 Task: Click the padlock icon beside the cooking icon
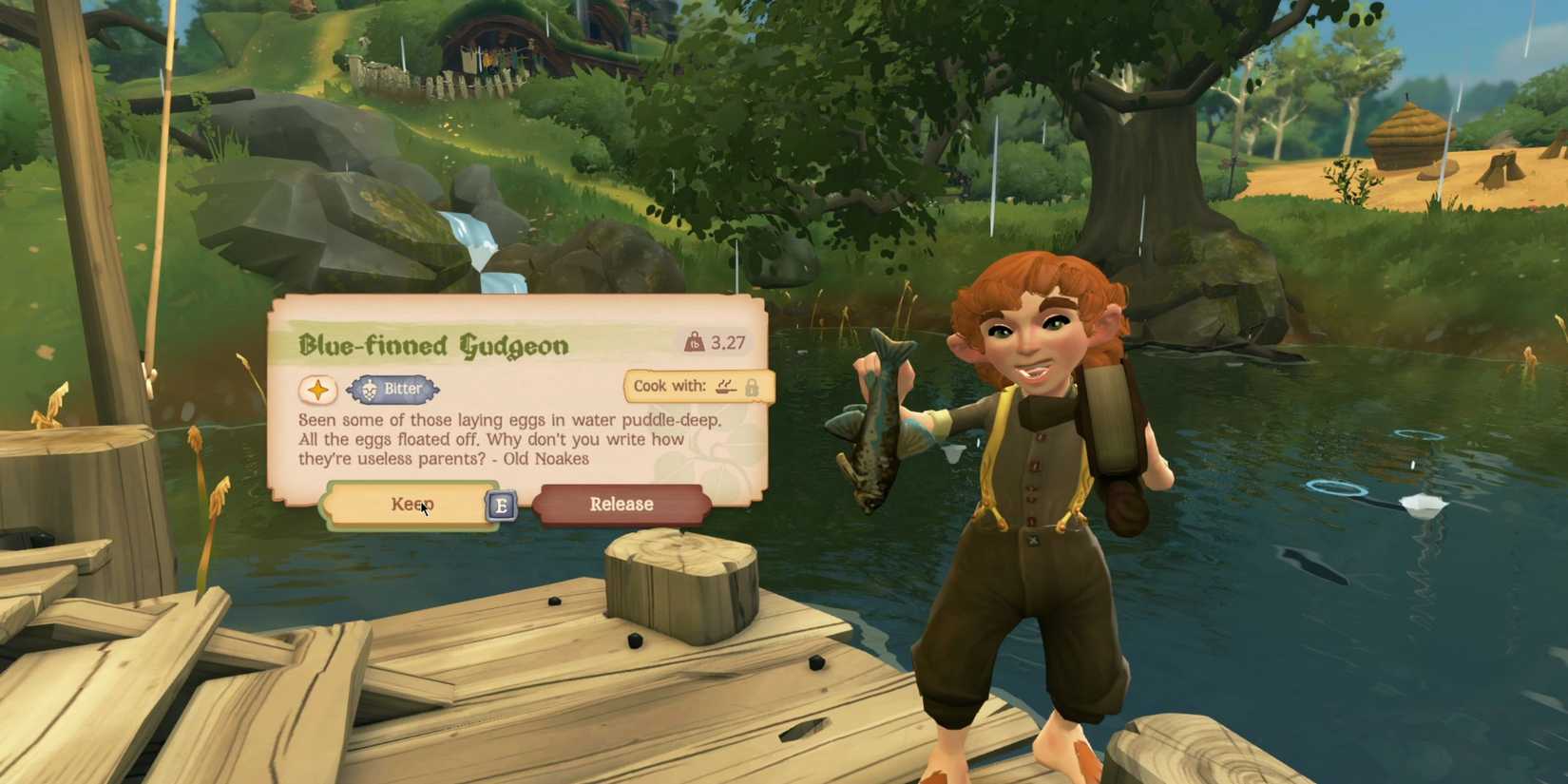click(x=753, y=387)
